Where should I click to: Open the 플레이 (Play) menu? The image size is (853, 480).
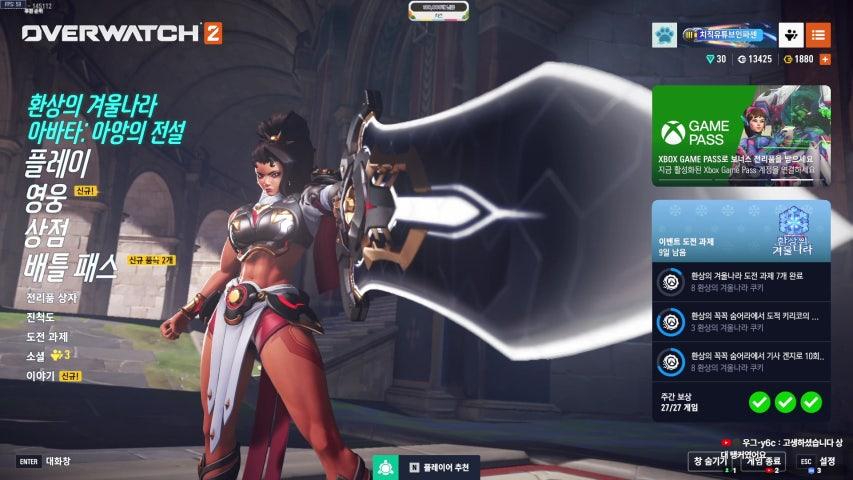click(58, 163)
